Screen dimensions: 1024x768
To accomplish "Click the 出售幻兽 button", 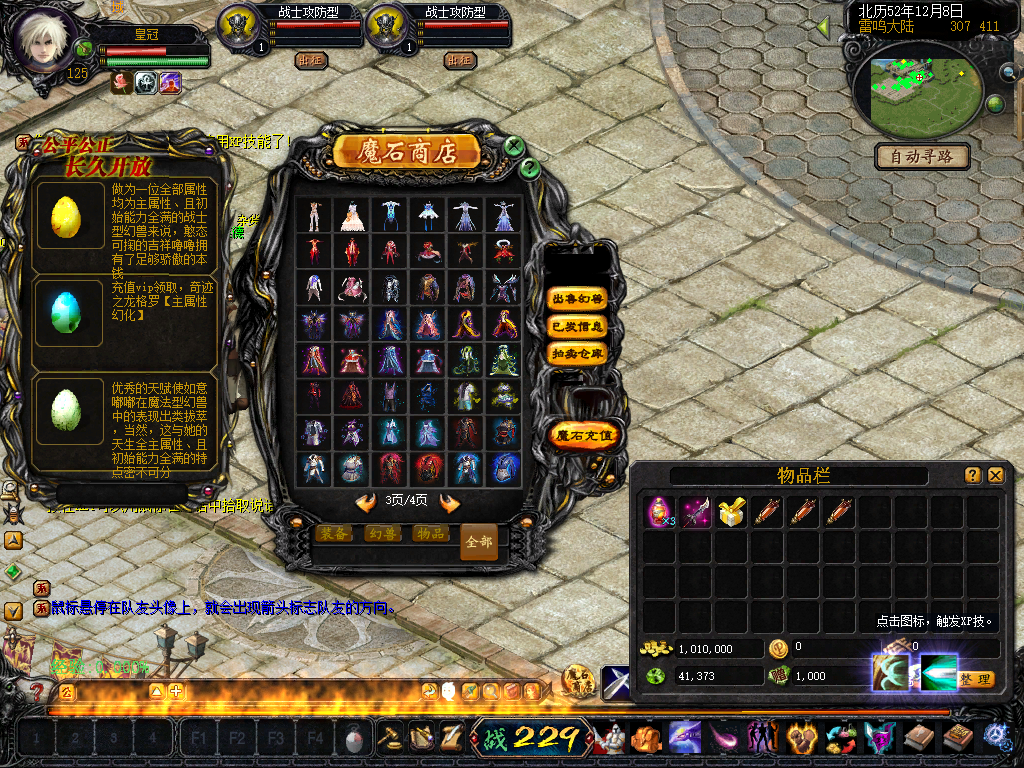I will (578, 299).
